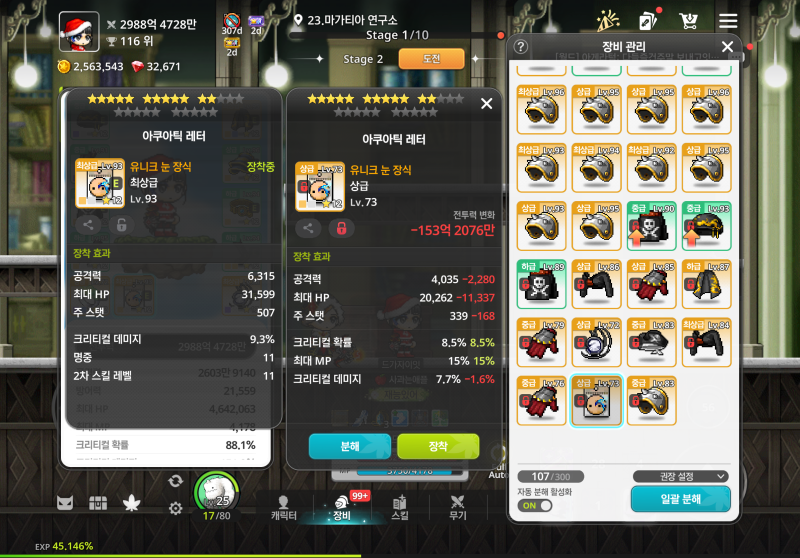Challenge Stage 2 with 도전 button

pos(431,59)
